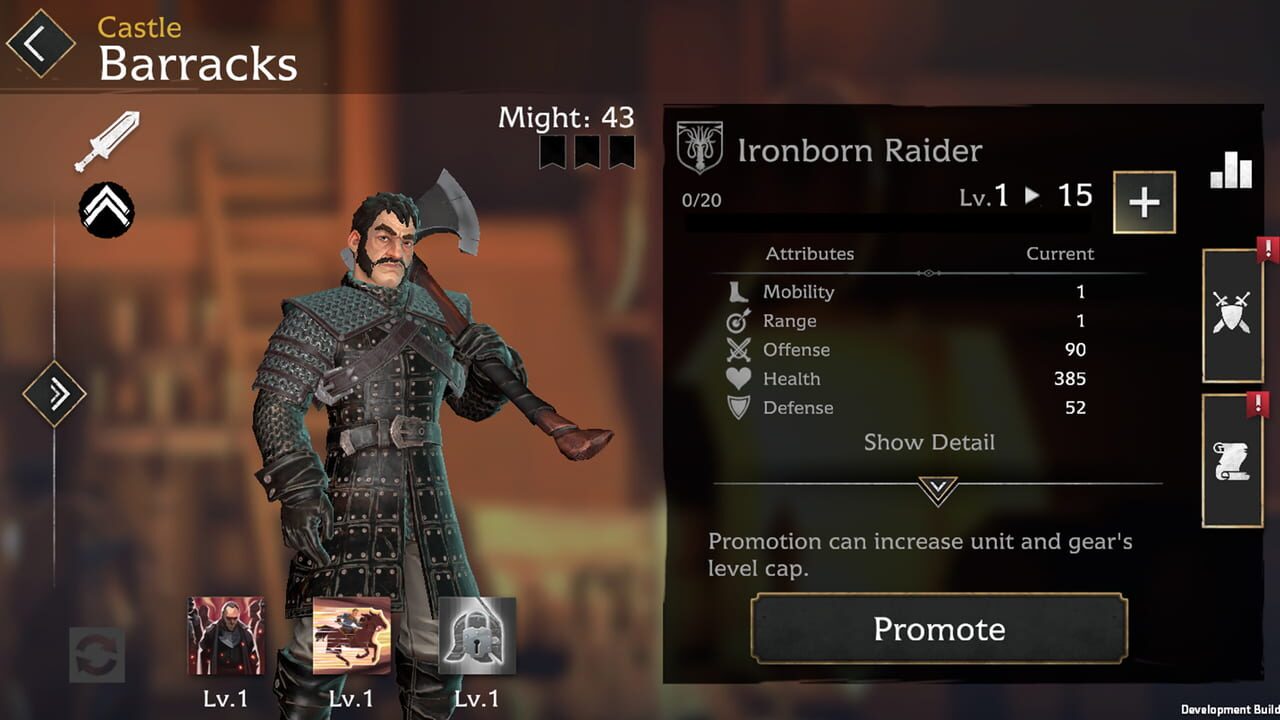This screenshot has width=1280, height=720.
Task: Click the Show Detail link
Action: click(929, 442)
